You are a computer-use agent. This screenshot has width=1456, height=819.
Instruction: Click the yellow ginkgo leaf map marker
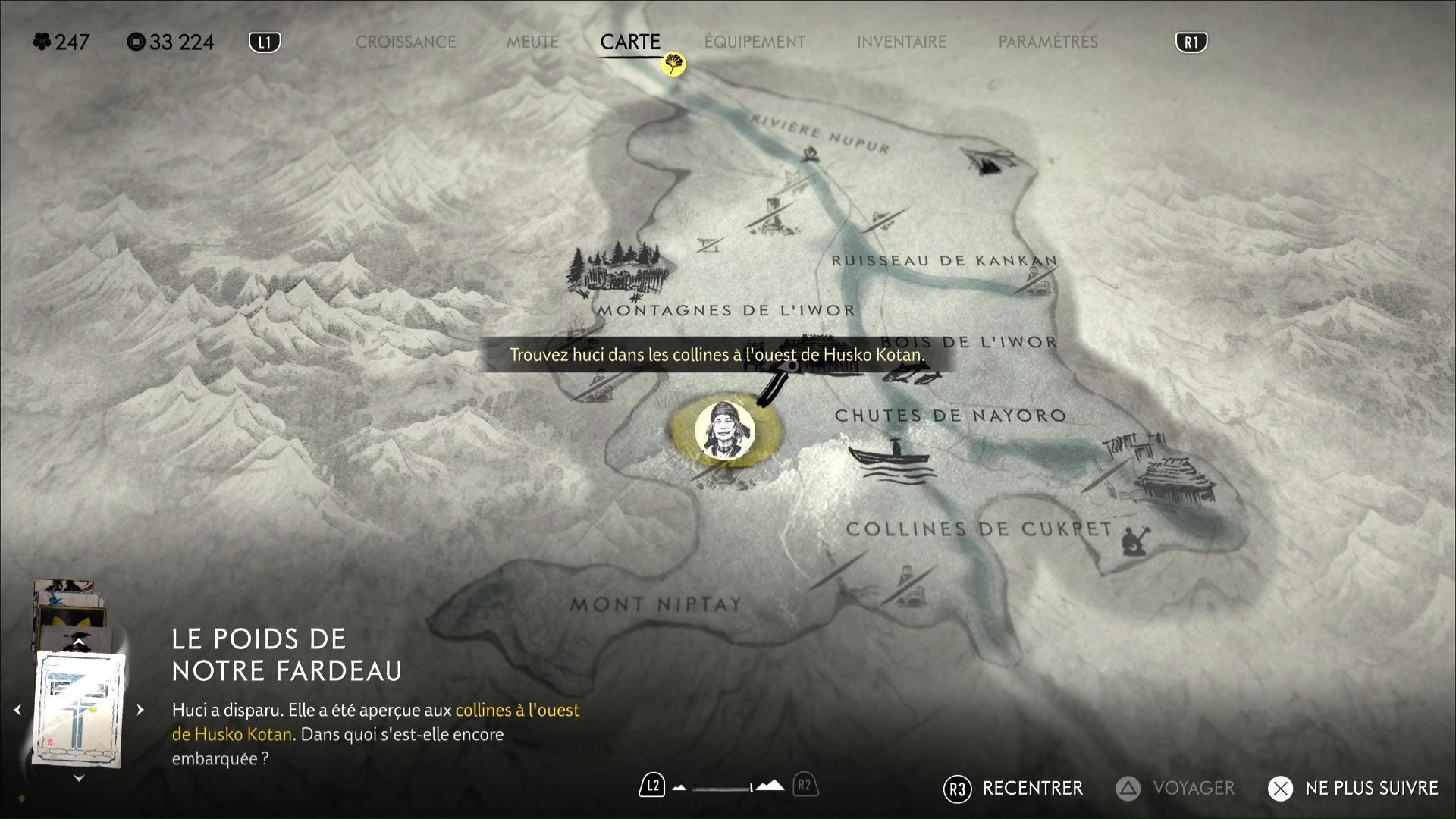[x=673, y=64]
